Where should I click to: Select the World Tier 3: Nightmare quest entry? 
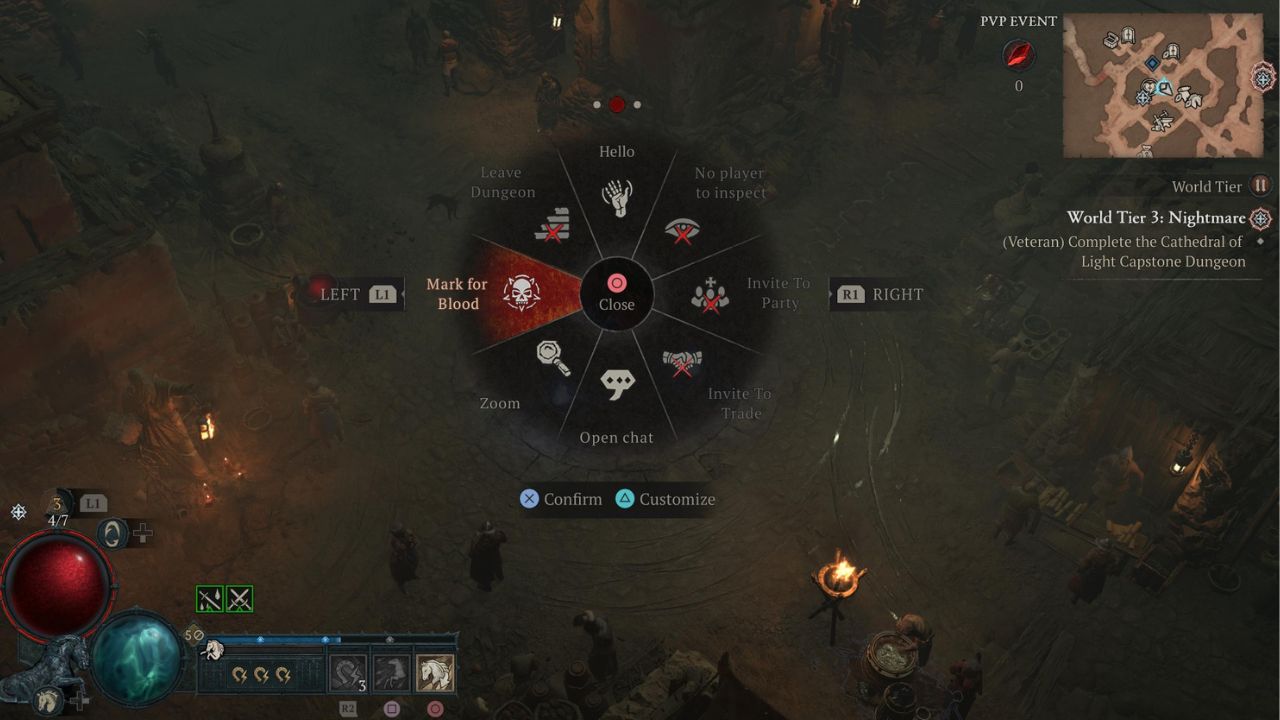(1160, 218)
